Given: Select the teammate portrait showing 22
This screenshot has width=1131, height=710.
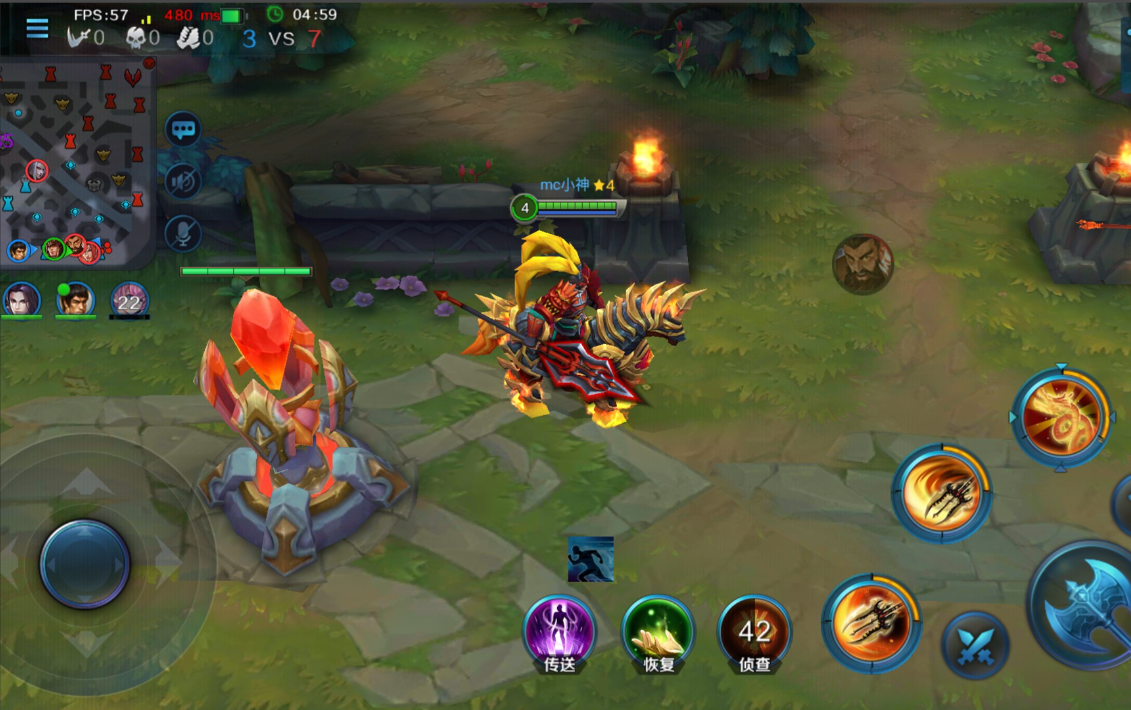Looking at the screenshot, I should (x=129, y=299).
